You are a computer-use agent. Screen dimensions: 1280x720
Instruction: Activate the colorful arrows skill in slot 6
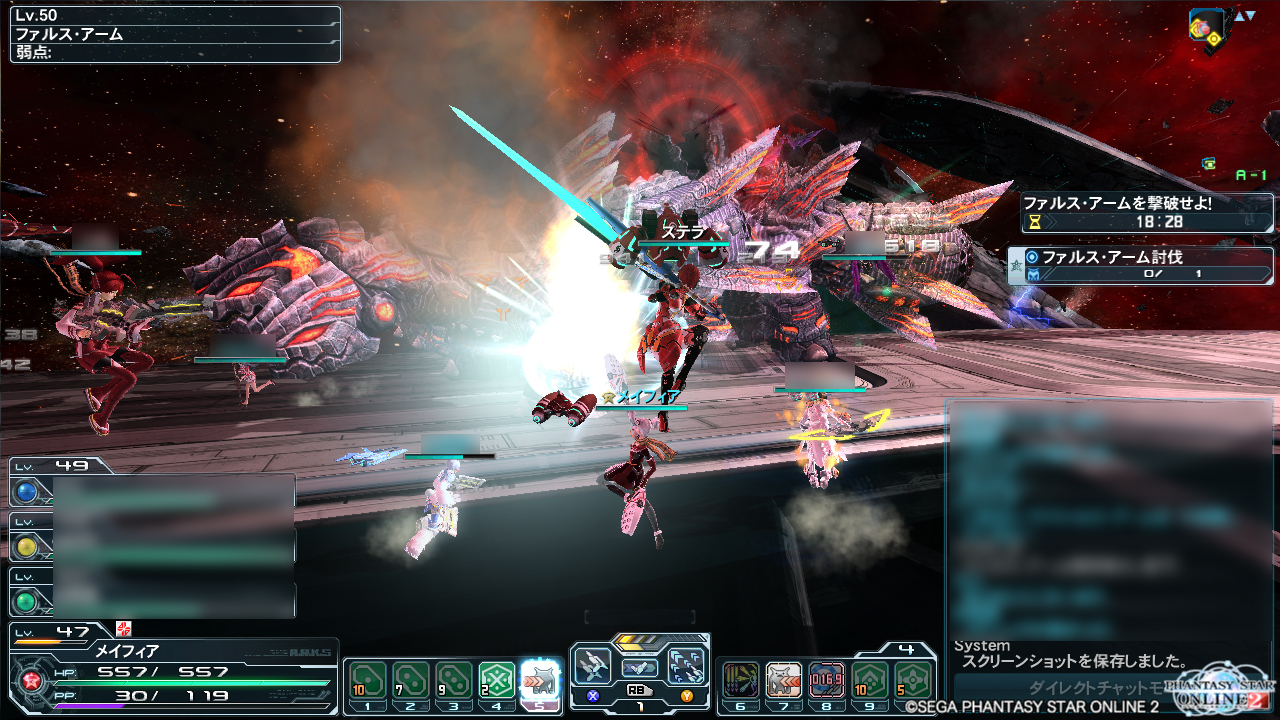point(740,680)
